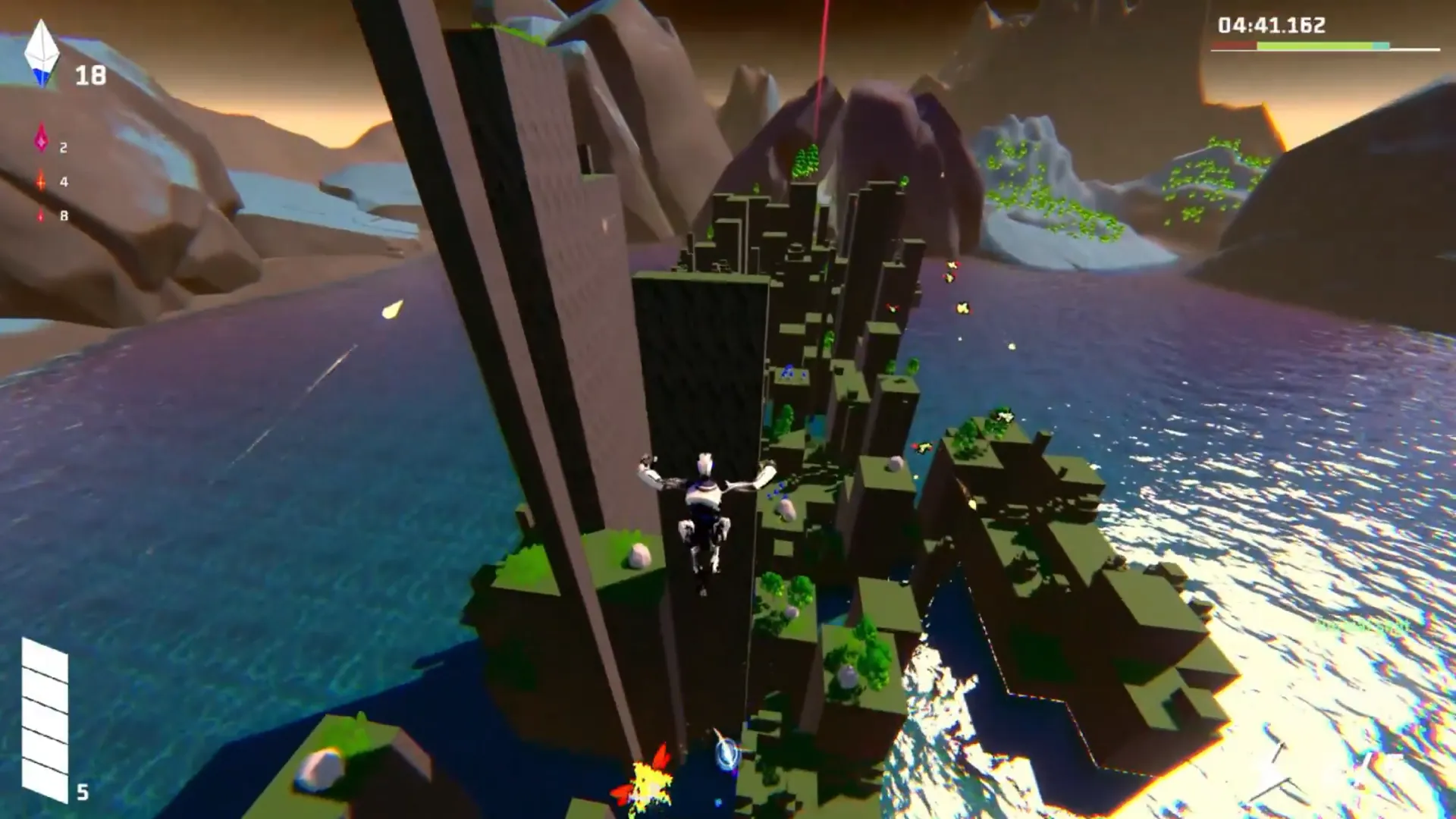The image size is (1456, 819).
Task: Select the pink diamond gem icon
Action: tap(41, 140)
